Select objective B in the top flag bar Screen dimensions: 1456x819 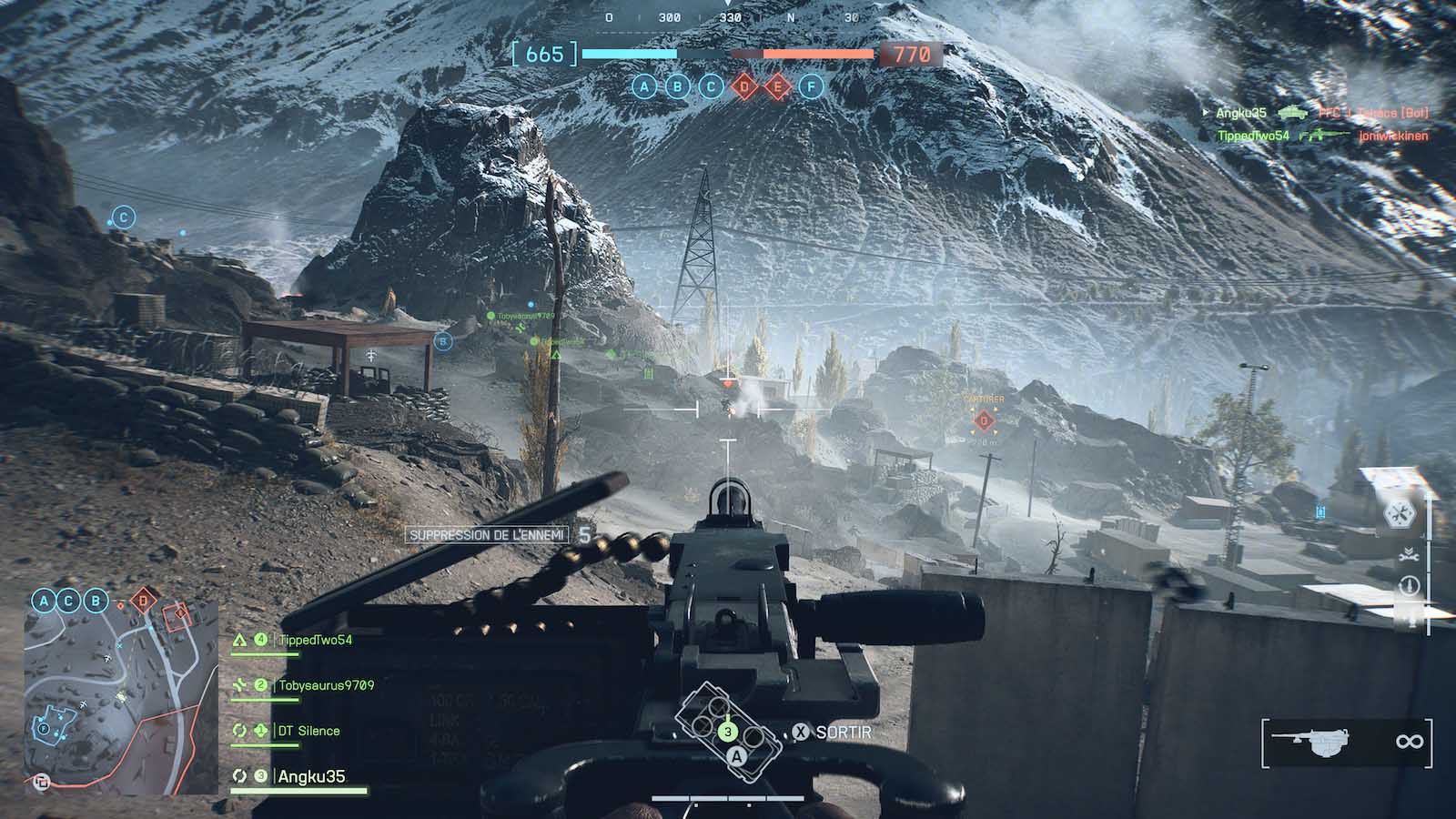click(678, 86)
